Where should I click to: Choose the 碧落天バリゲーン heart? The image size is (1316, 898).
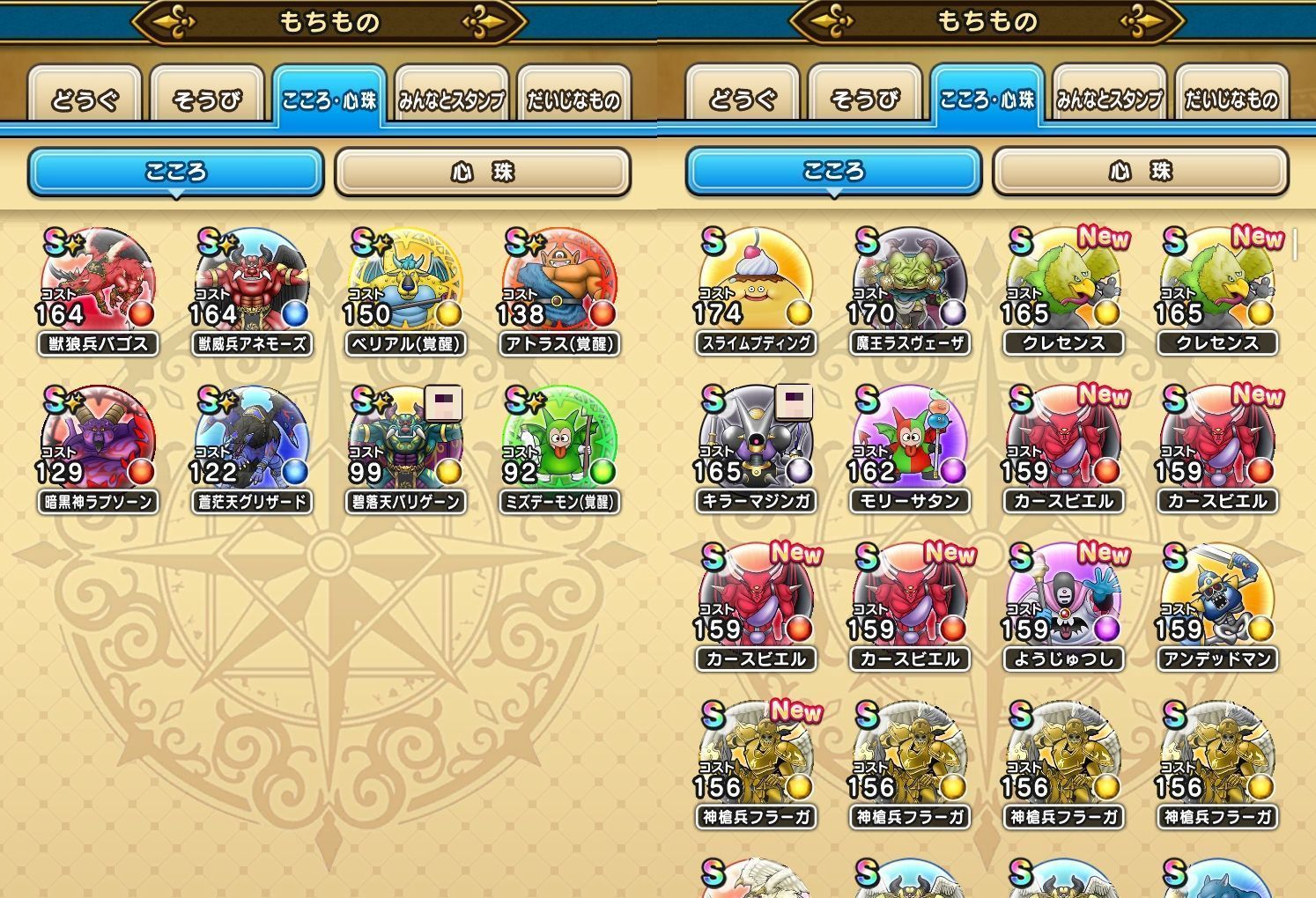[x=405, y=442]
